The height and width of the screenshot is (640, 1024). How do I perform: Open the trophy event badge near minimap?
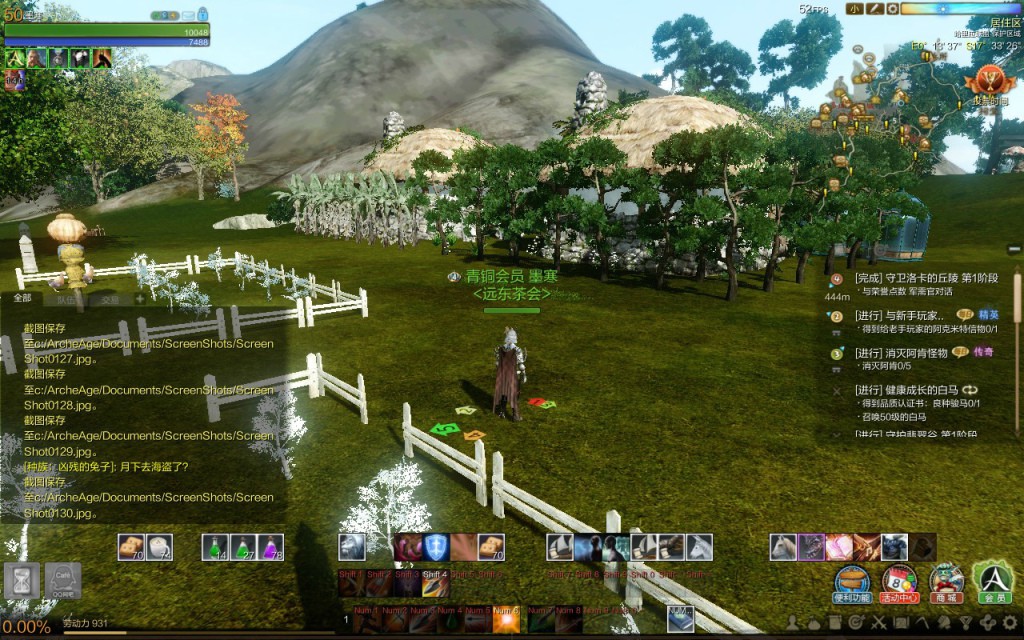point(989,80)
